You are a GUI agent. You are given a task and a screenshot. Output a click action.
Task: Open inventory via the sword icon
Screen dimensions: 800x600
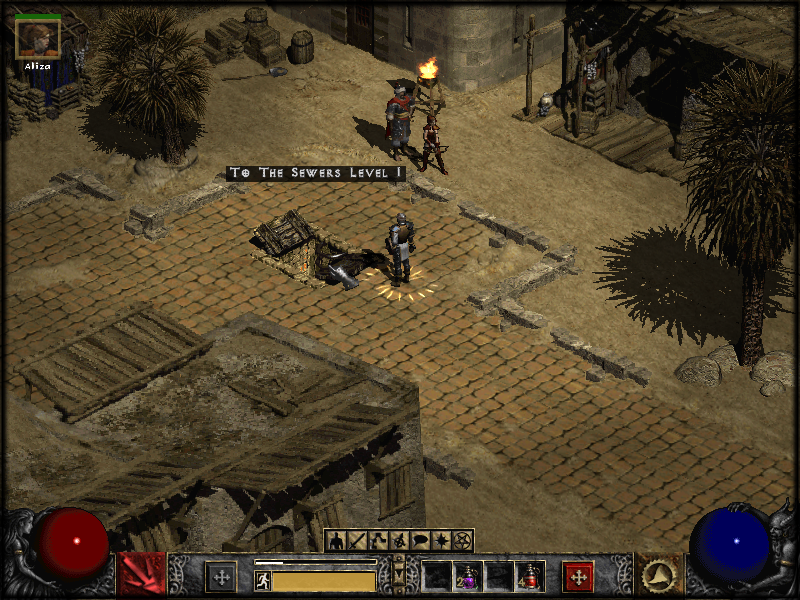click(357, 541)
